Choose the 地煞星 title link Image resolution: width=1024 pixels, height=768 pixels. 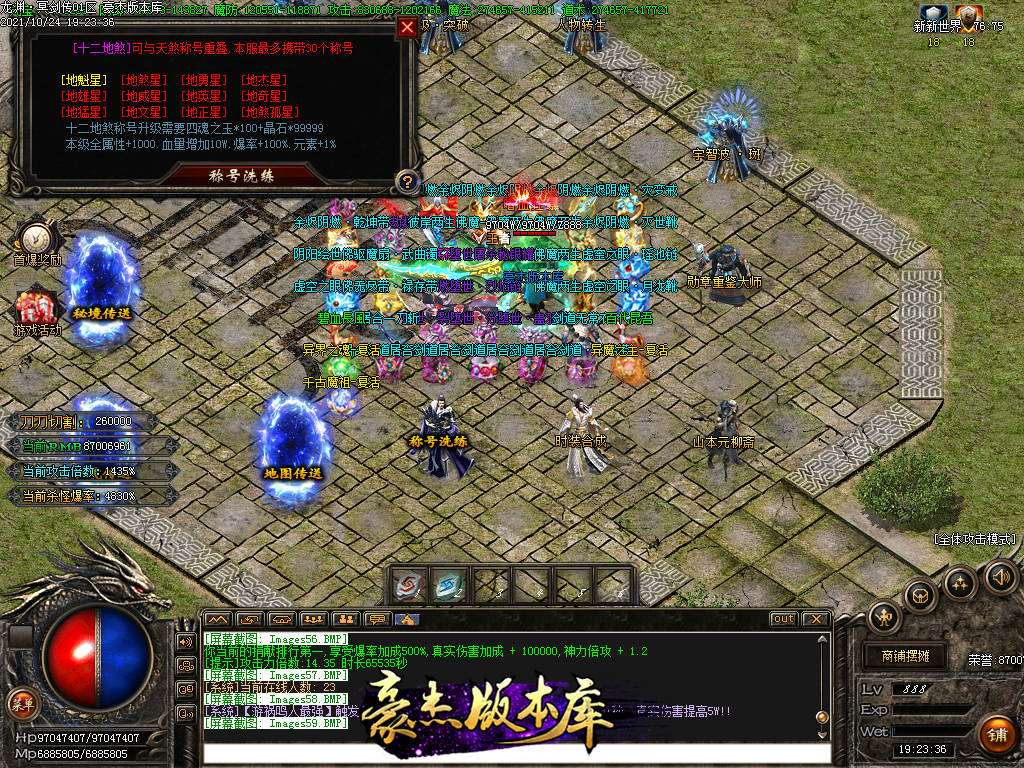coord(144,79)
